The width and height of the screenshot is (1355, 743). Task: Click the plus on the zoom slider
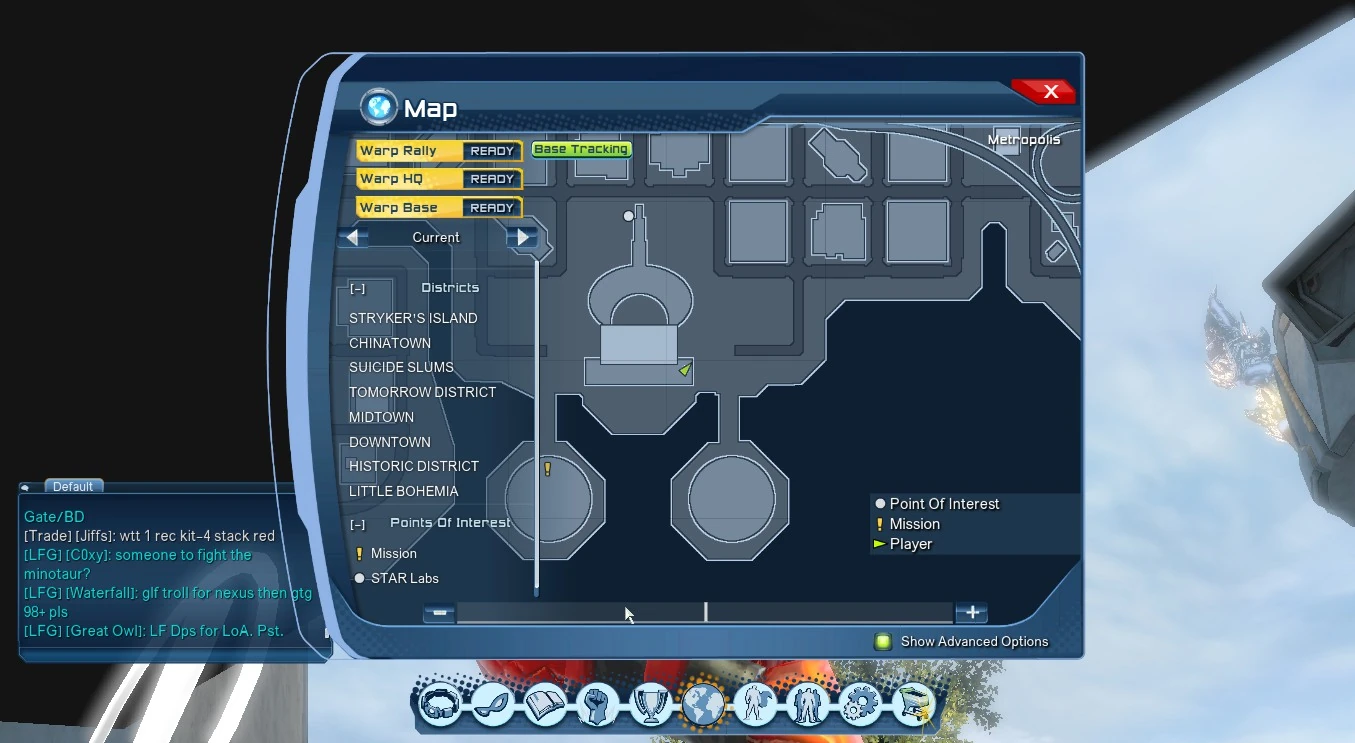970,612
